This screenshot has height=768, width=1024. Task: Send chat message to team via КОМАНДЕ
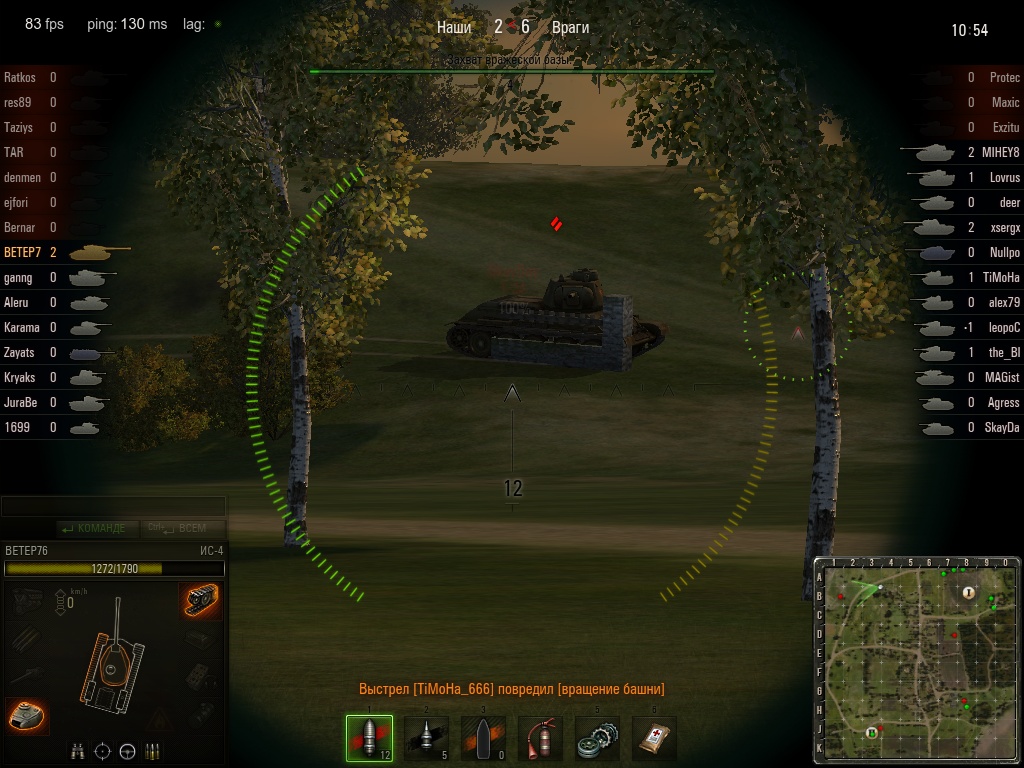(x=94, y=528)
